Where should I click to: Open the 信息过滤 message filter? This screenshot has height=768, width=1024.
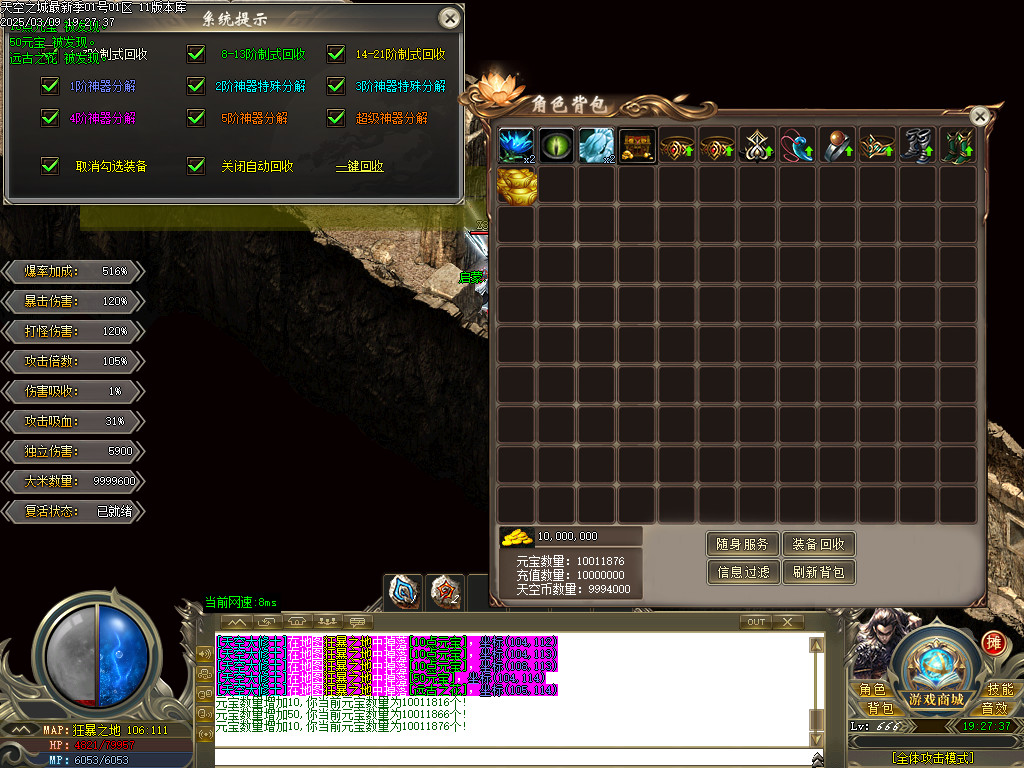pyautogui.click(x=742, y=572)
